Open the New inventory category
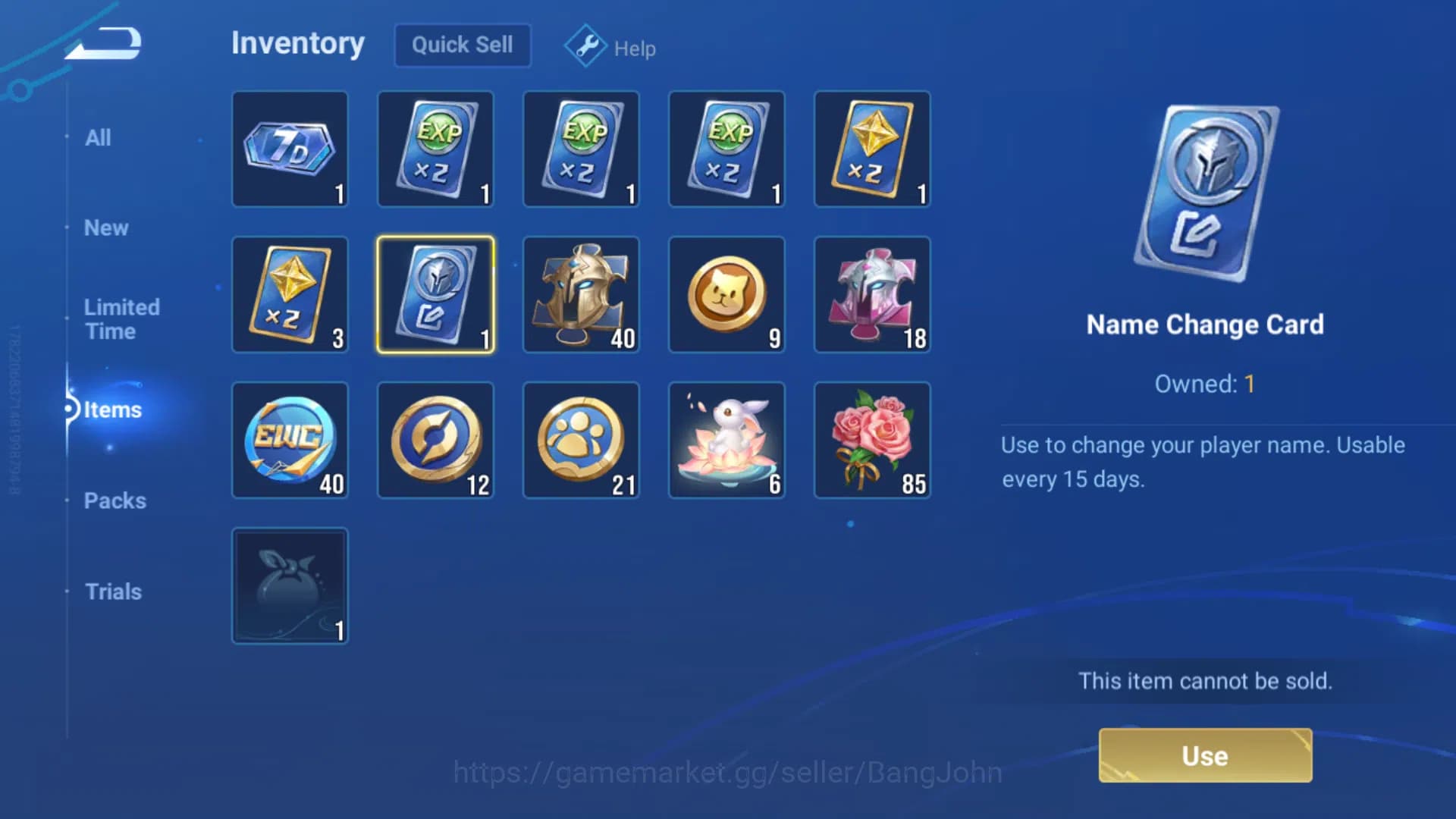The height and width of the screenshot is (819, 1456). [x=105, y=227]
